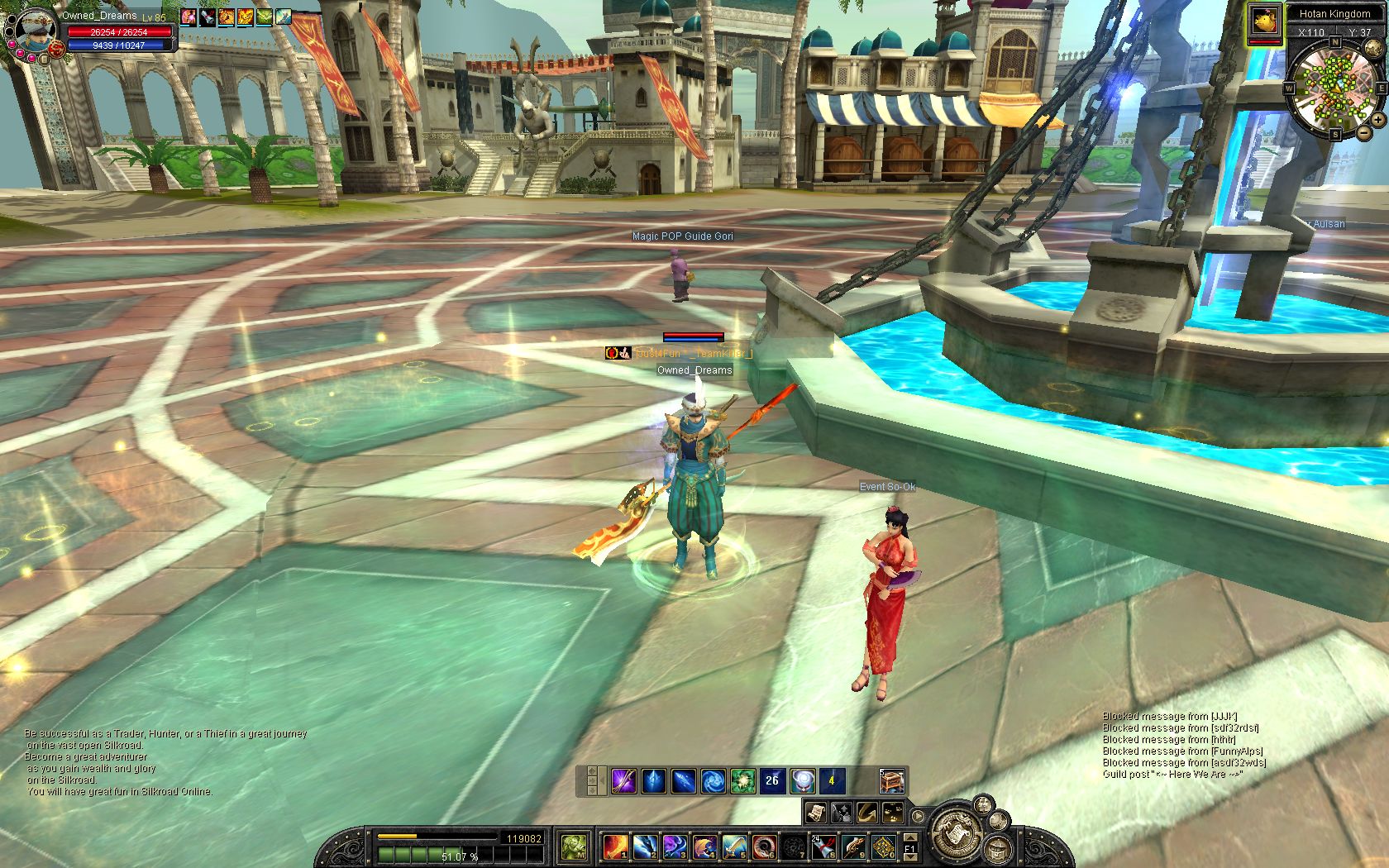The image size is (1389, 868).
Task: Click the minimap zoom-in plus button
Action: coord(1378,120)
